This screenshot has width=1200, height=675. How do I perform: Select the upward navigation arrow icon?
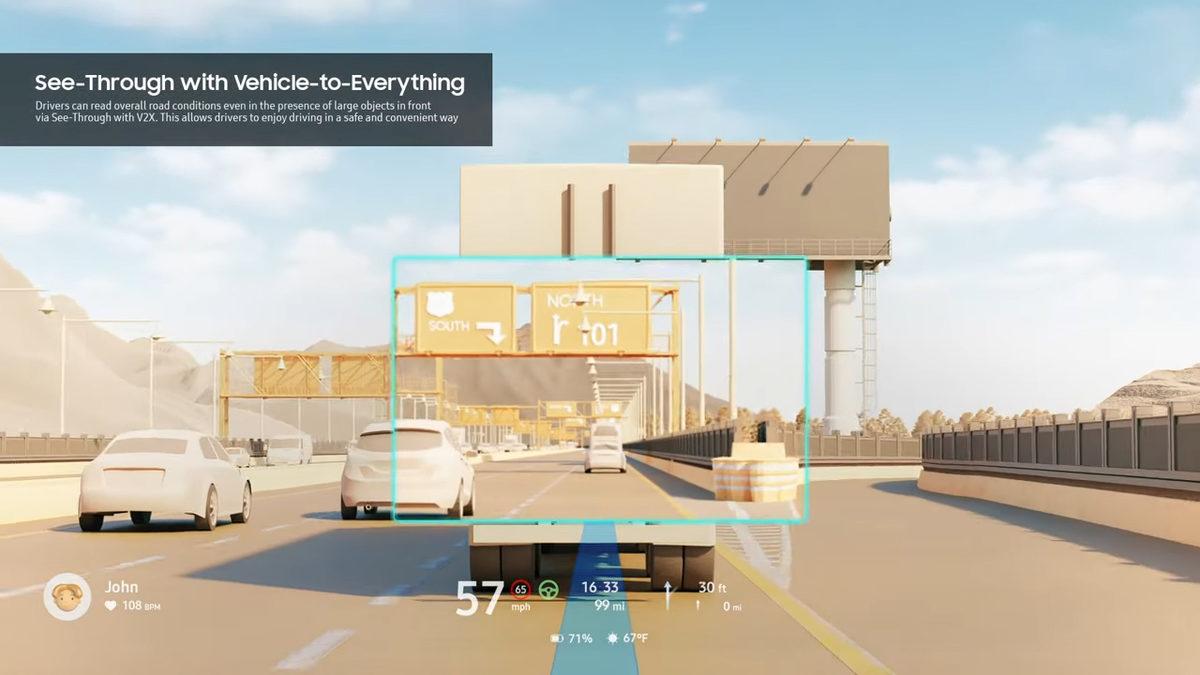(x=668, y=594)
